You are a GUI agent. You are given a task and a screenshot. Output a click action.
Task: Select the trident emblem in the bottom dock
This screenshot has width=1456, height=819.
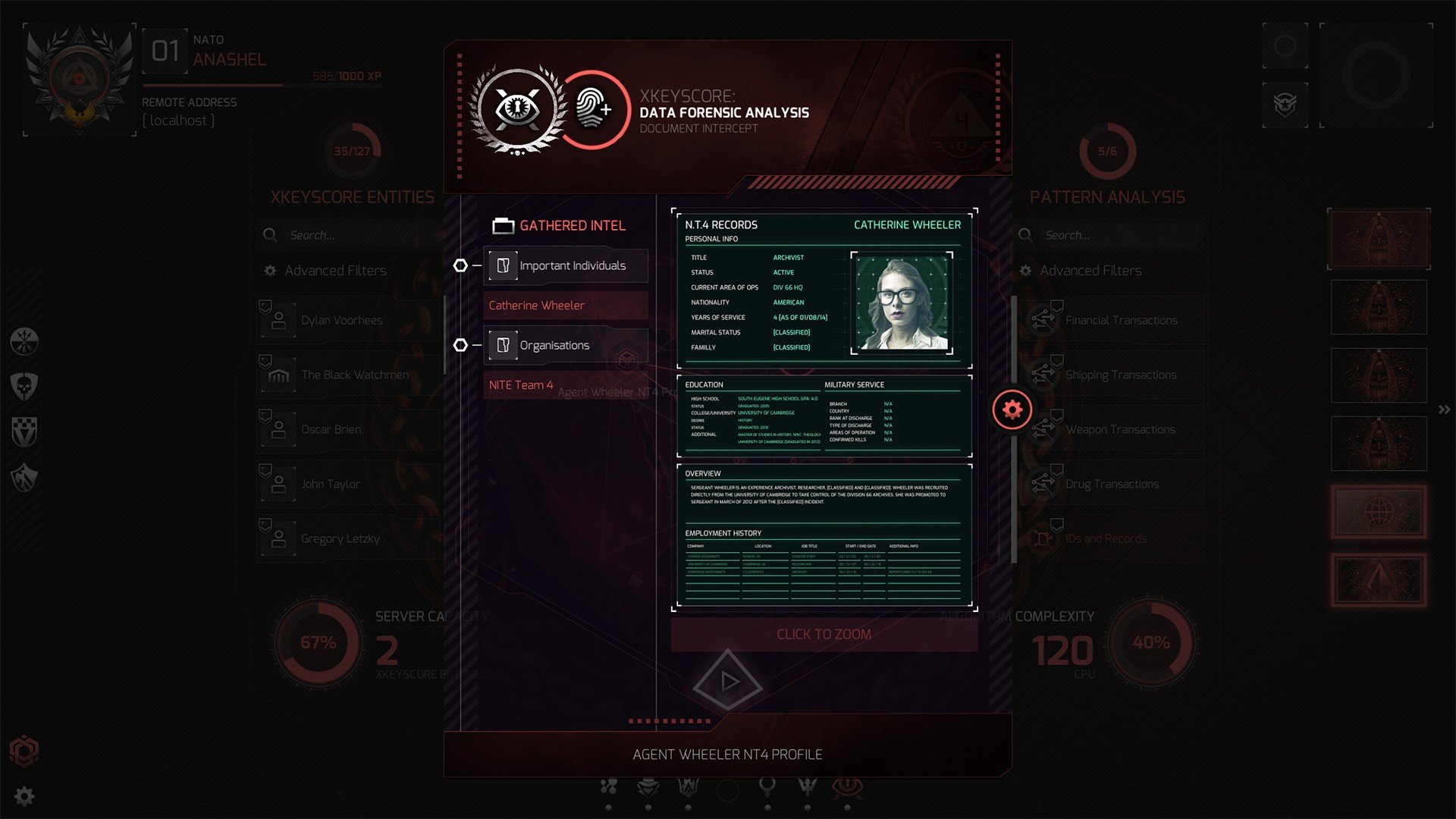coord(807,786)
